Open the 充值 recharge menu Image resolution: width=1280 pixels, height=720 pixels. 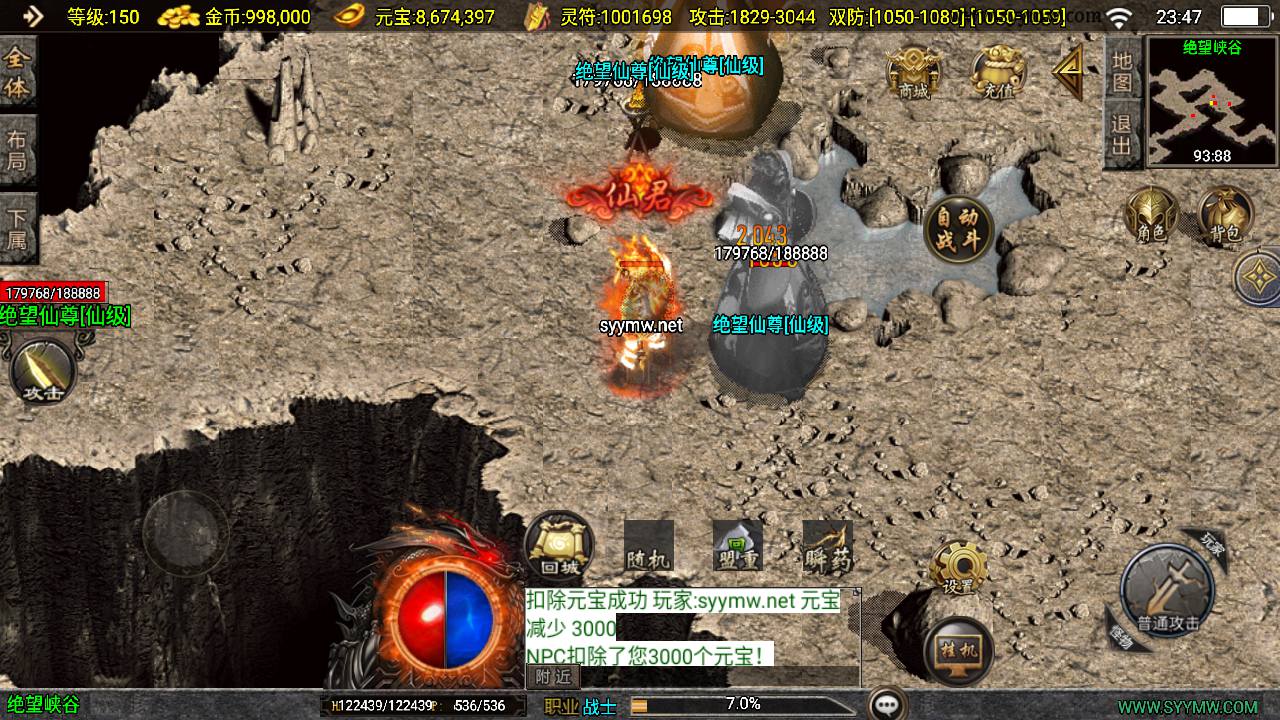click(998, 73)
